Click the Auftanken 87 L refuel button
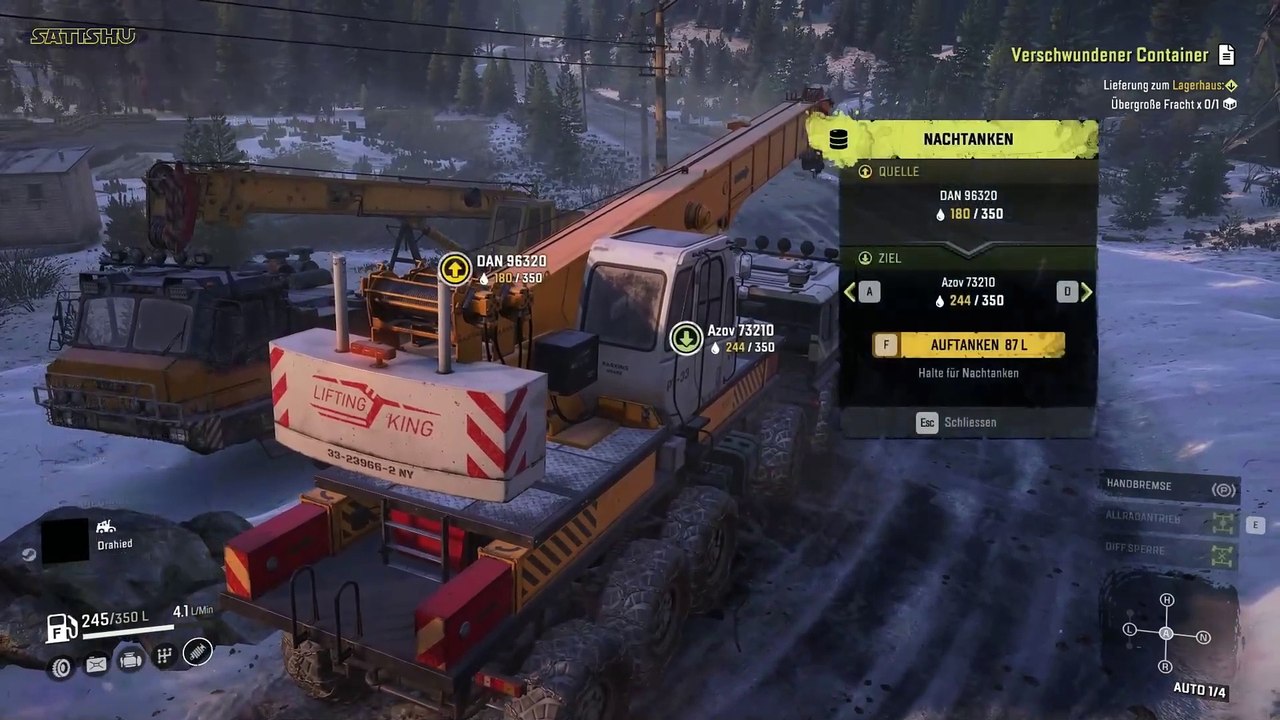 click(968, 345)
